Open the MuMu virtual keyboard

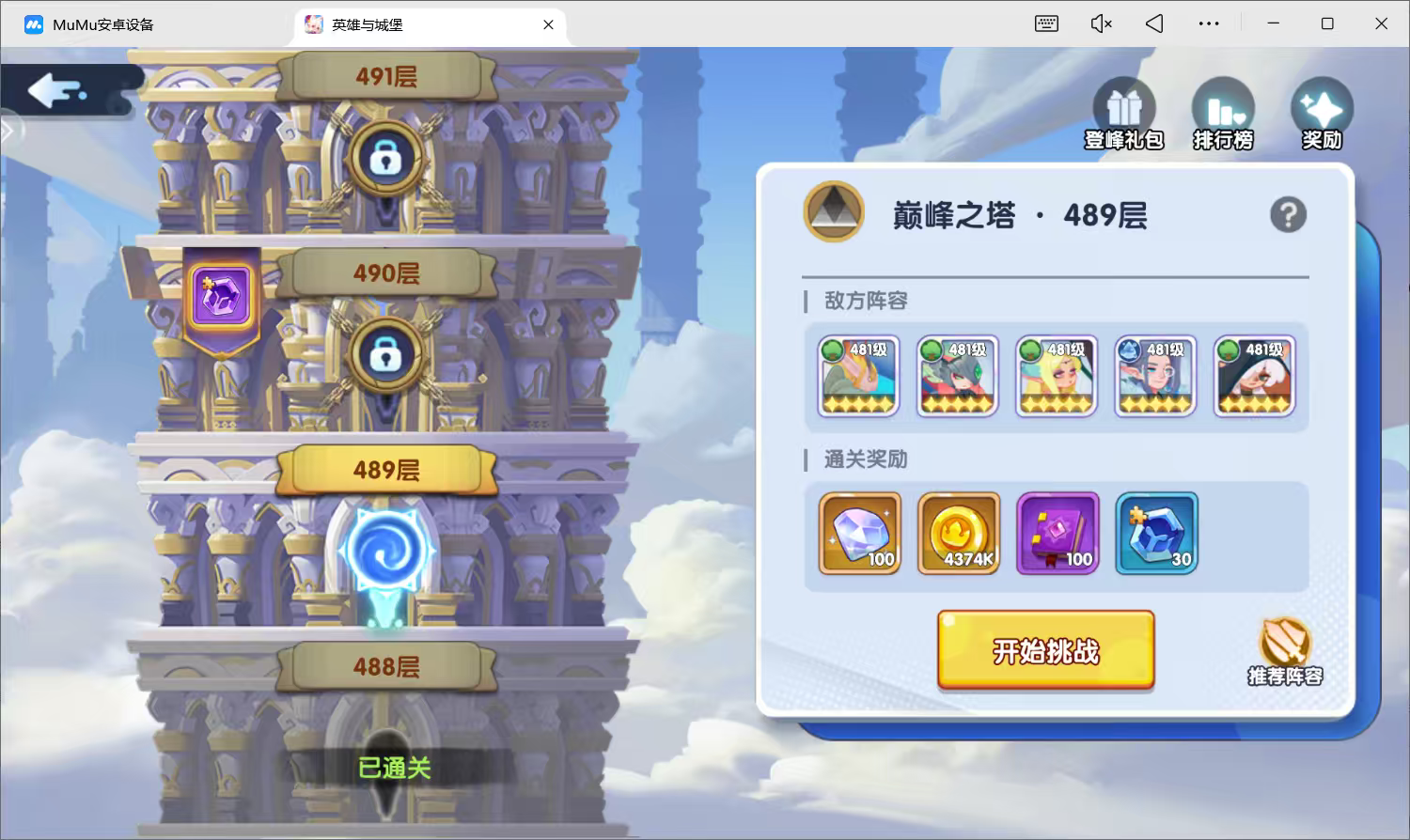(x=1045, y=23)
